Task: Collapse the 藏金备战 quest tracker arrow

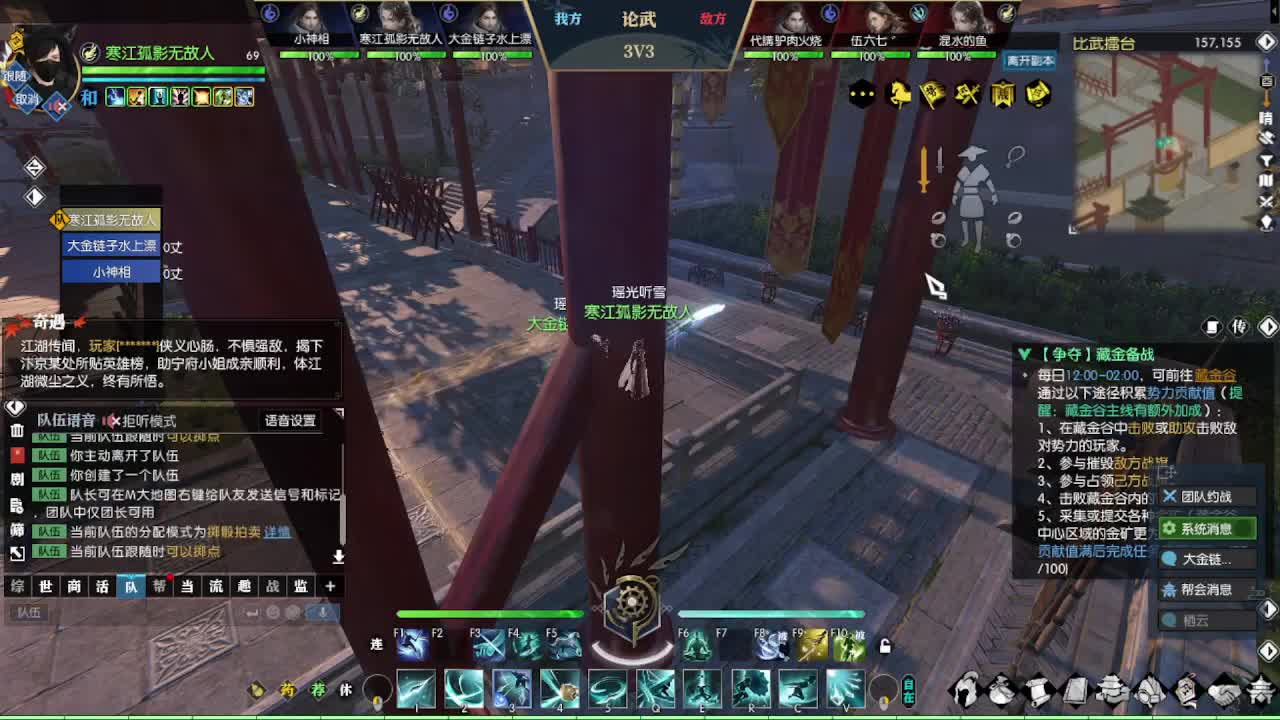Action: coord(1025,352)
